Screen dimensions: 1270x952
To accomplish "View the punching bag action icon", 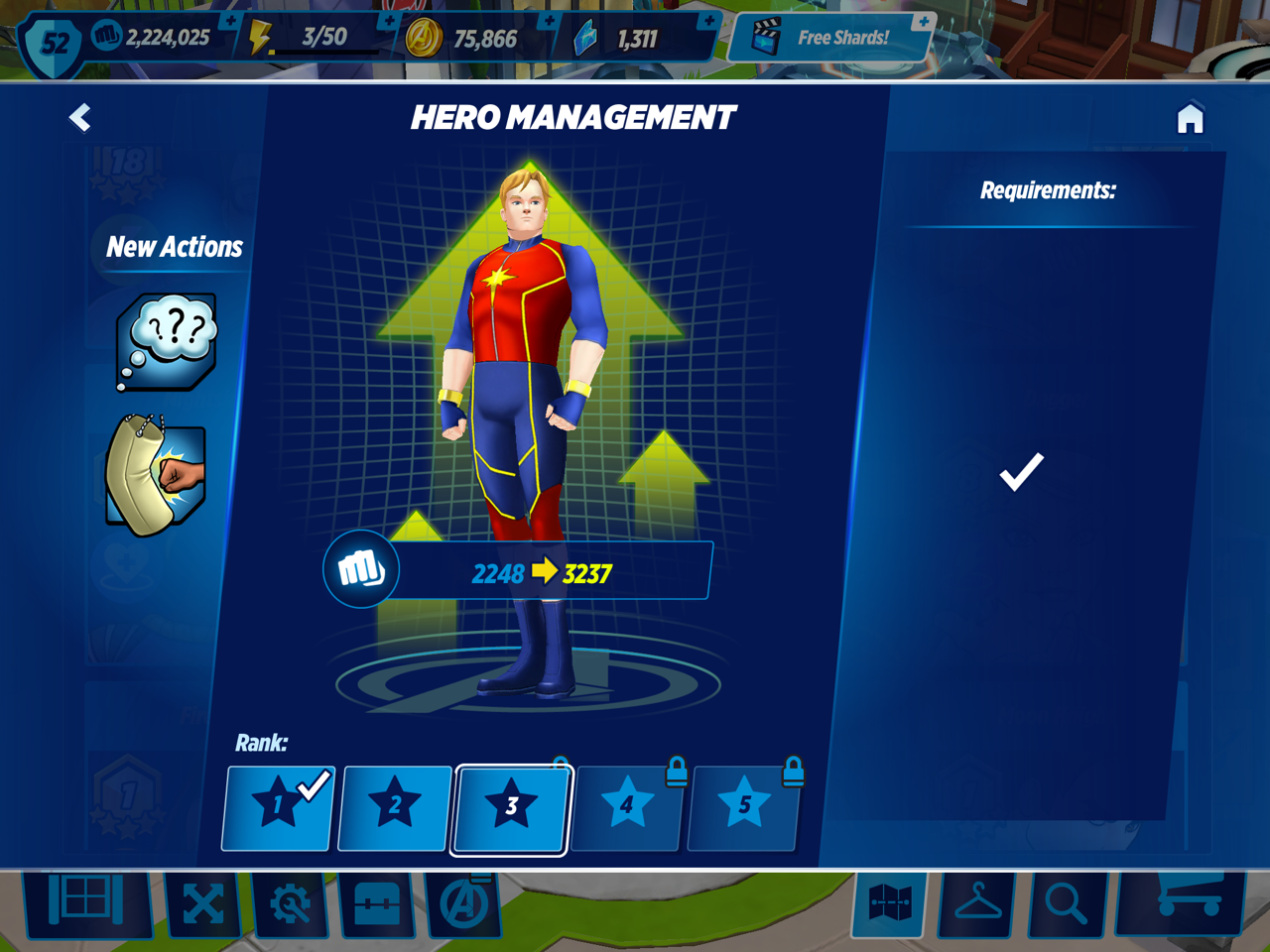I will pyautogui.click(x=157, y=475).
